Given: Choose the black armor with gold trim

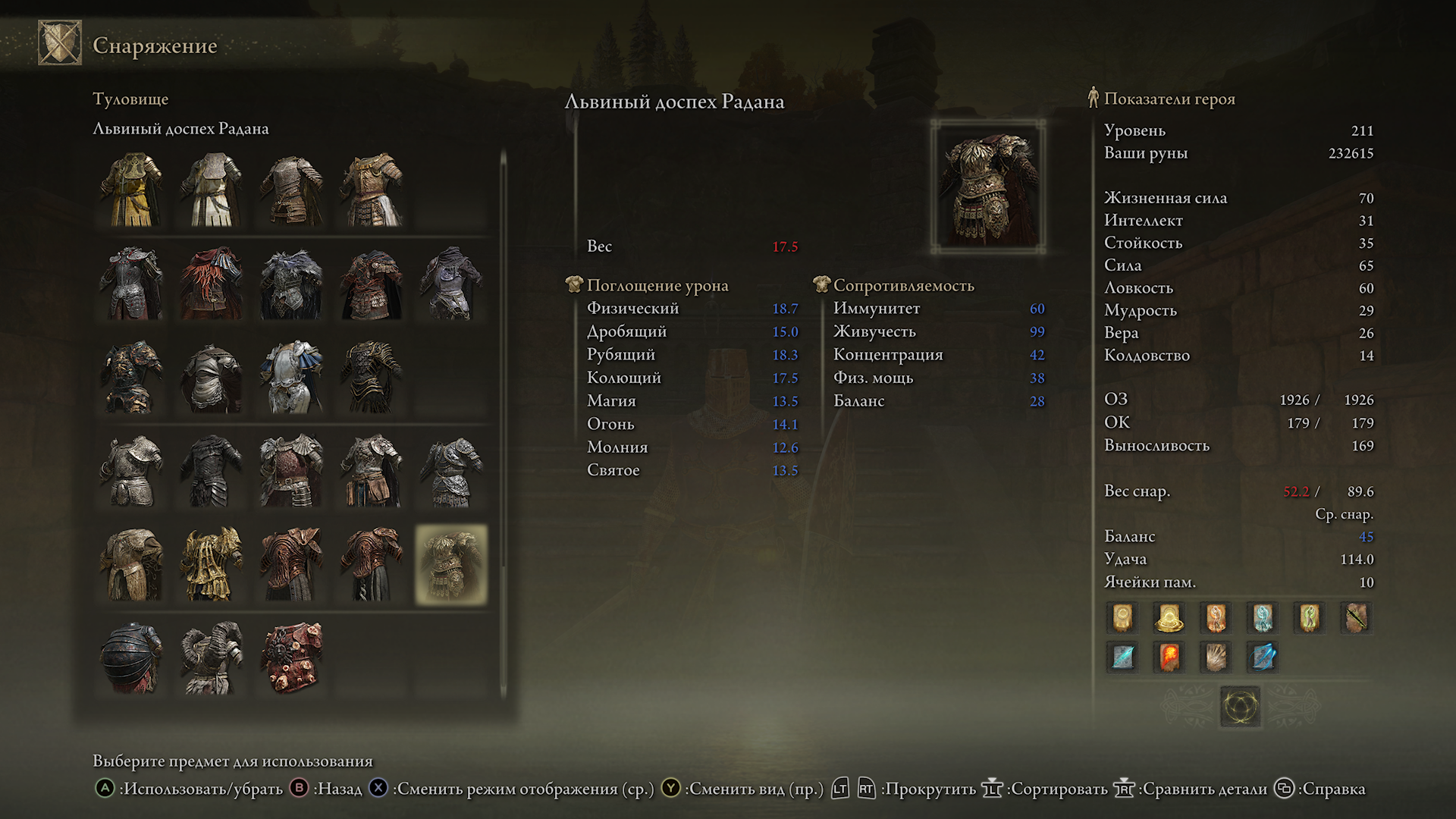Looking at the screenshot, I should coord(372,377).
